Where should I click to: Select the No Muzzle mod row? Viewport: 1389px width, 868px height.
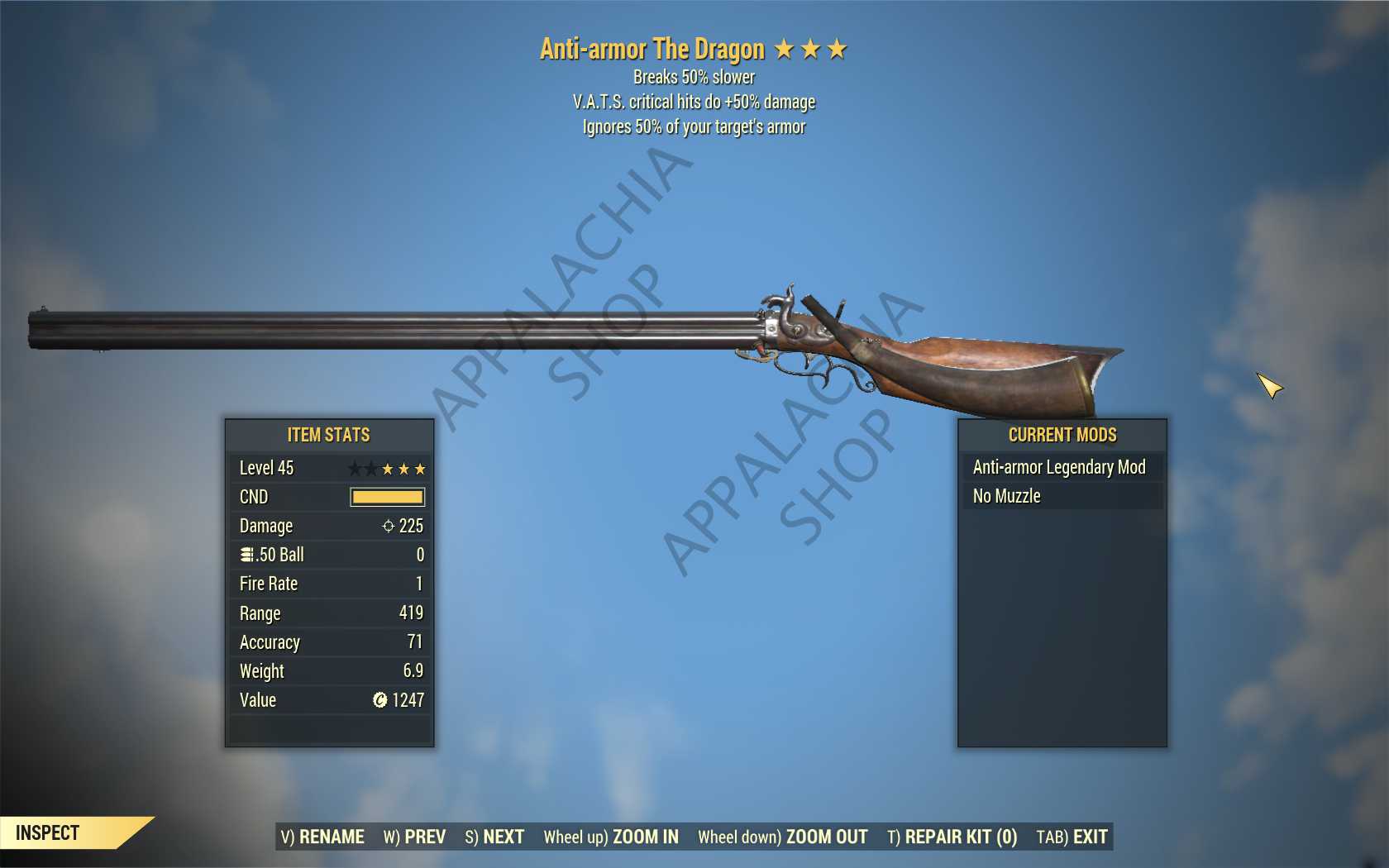tap(1062, 496)
